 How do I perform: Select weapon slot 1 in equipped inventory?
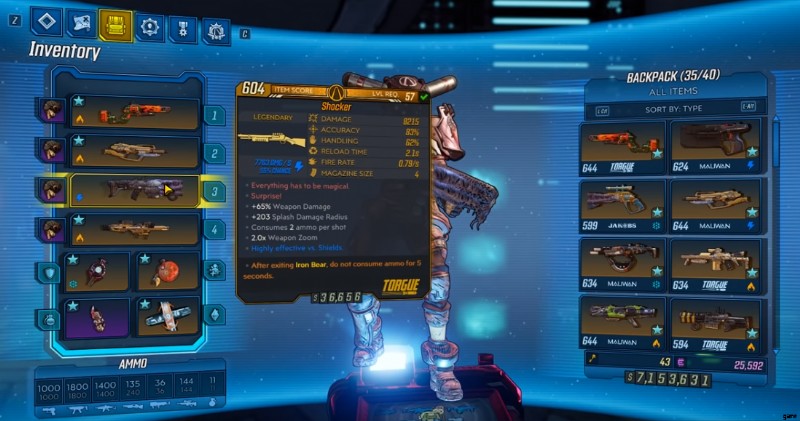click(133, 114)
